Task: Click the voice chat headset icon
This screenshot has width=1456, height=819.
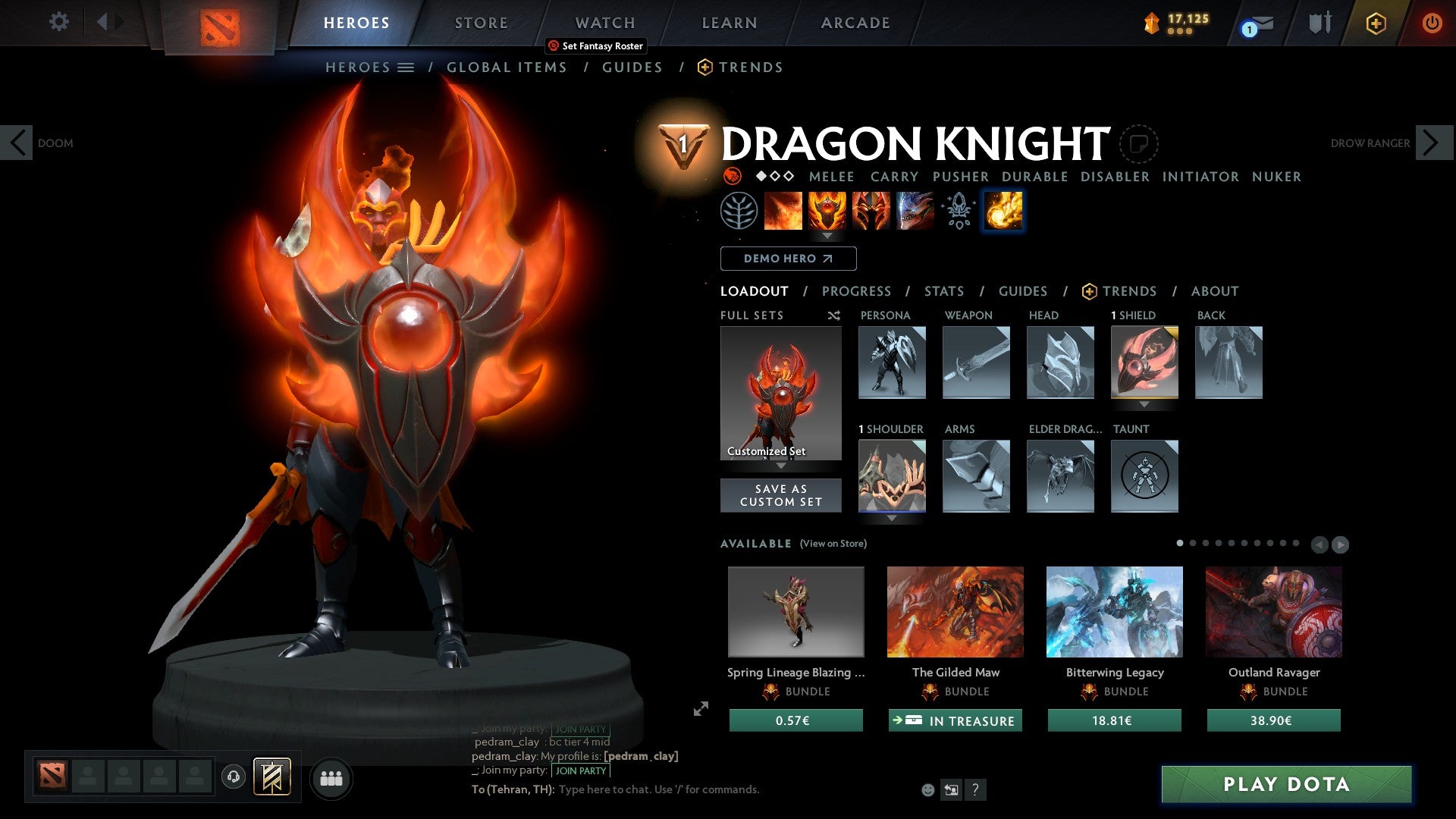Action: 234,777
